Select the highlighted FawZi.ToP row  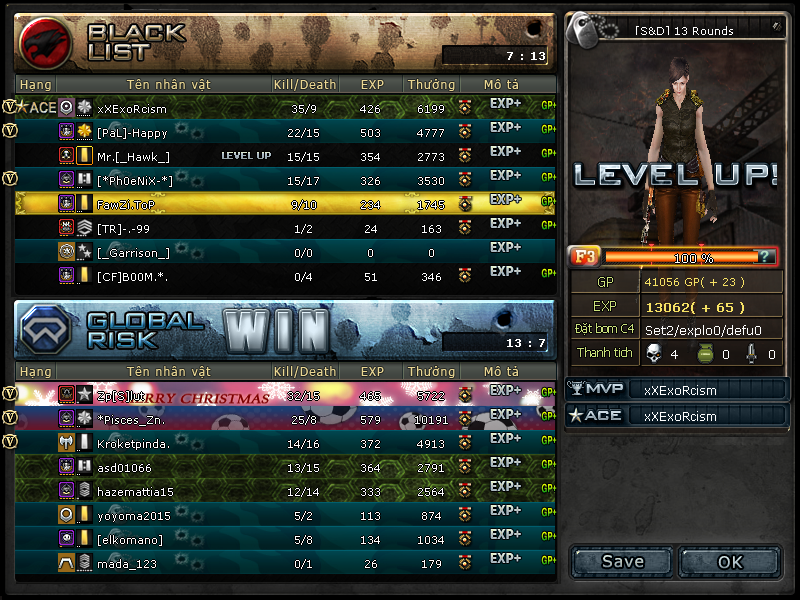click(x=127, y=204)
